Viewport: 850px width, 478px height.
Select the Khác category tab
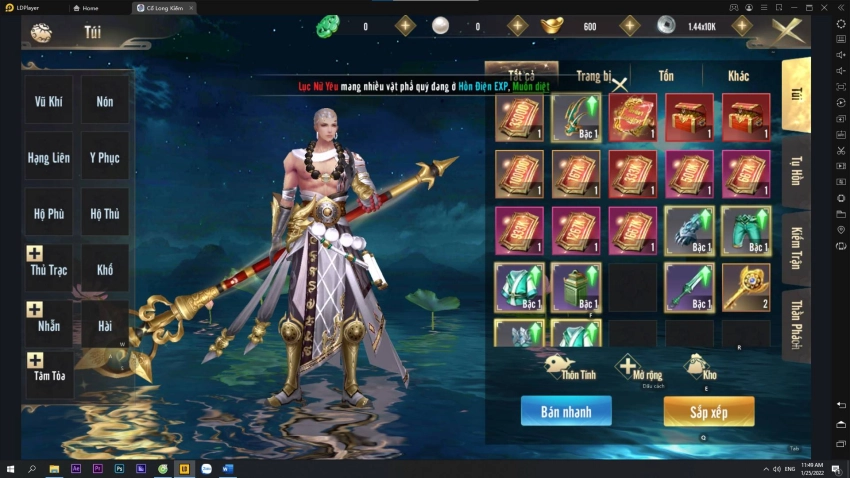tap(738, 76)
